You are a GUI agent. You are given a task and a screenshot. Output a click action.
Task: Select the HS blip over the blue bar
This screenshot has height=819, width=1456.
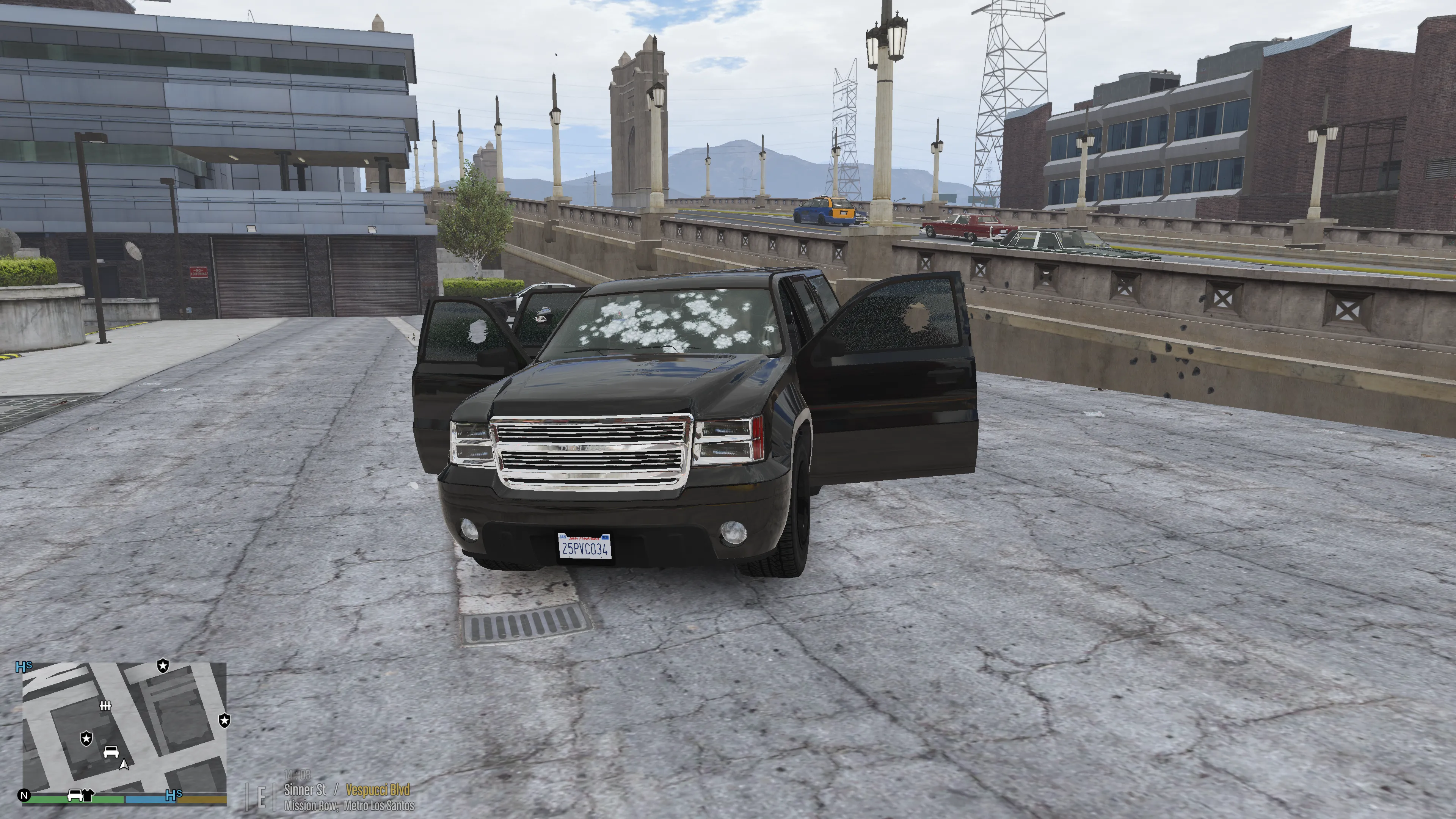click(x=174, y=795)
